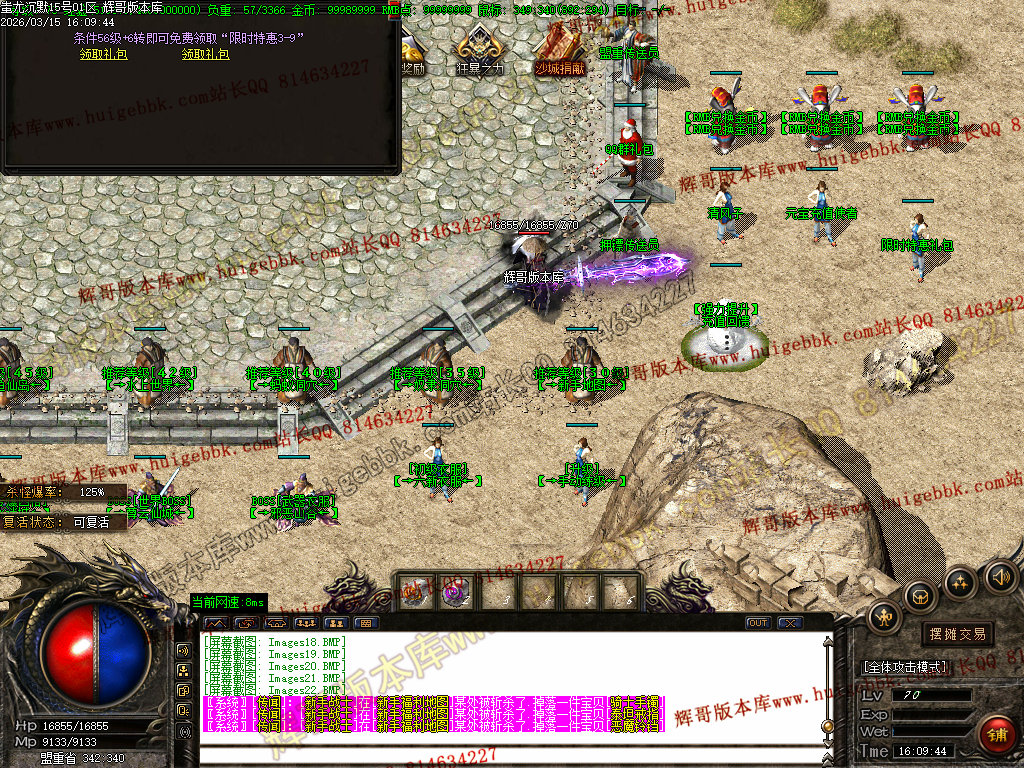Click the 骑士手镯 item link in chat

pos(635,702)
